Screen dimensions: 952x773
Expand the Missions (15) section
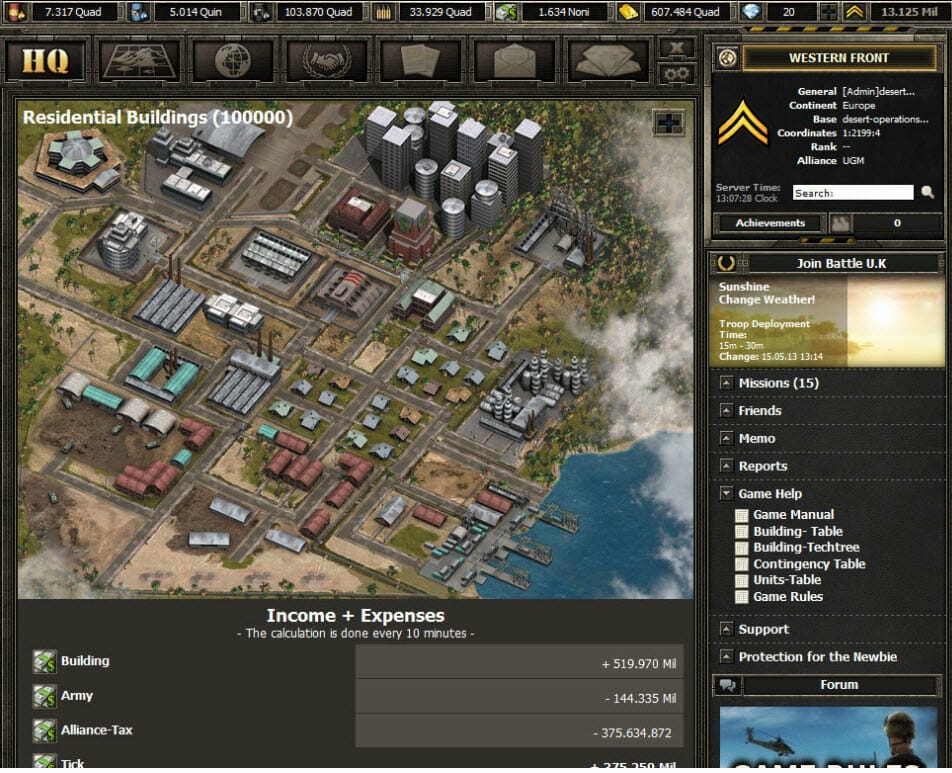tap(778, 383)
